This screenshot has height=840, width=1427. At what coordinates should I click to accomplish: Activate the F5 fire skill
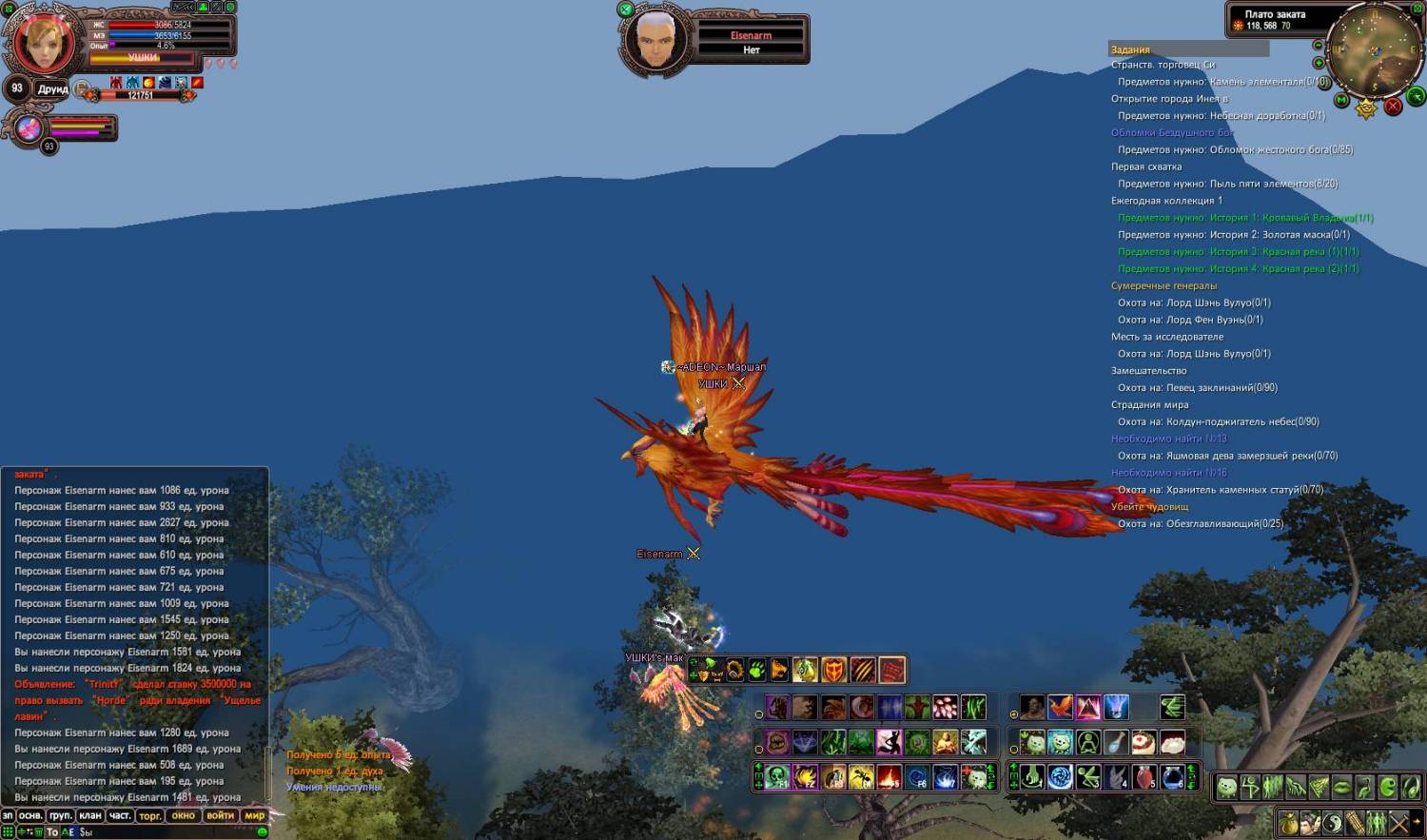pyautogui.click(x=889, y=777)
